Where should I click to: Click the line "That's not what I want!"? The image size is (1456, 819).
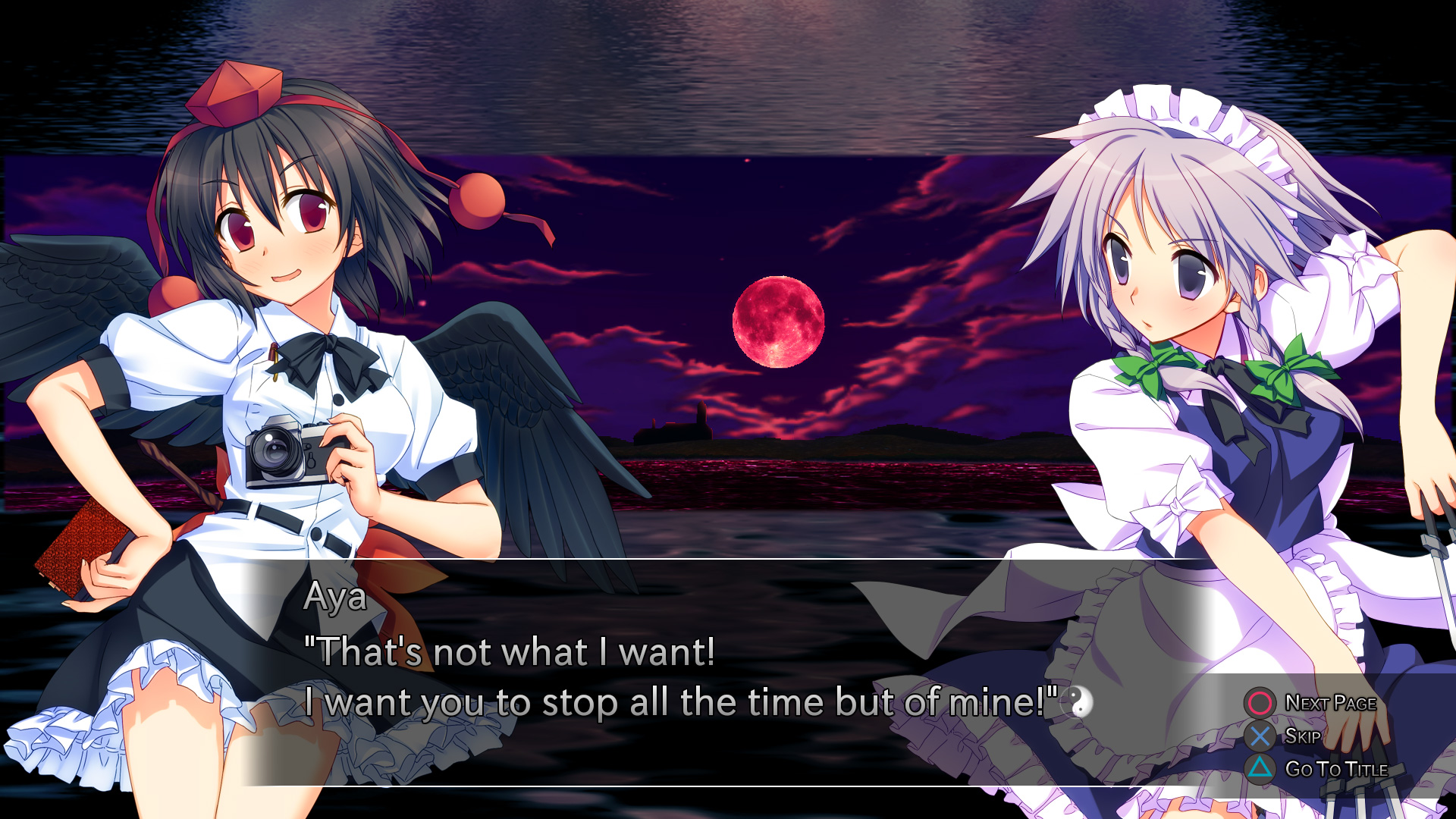pos(508,651)
